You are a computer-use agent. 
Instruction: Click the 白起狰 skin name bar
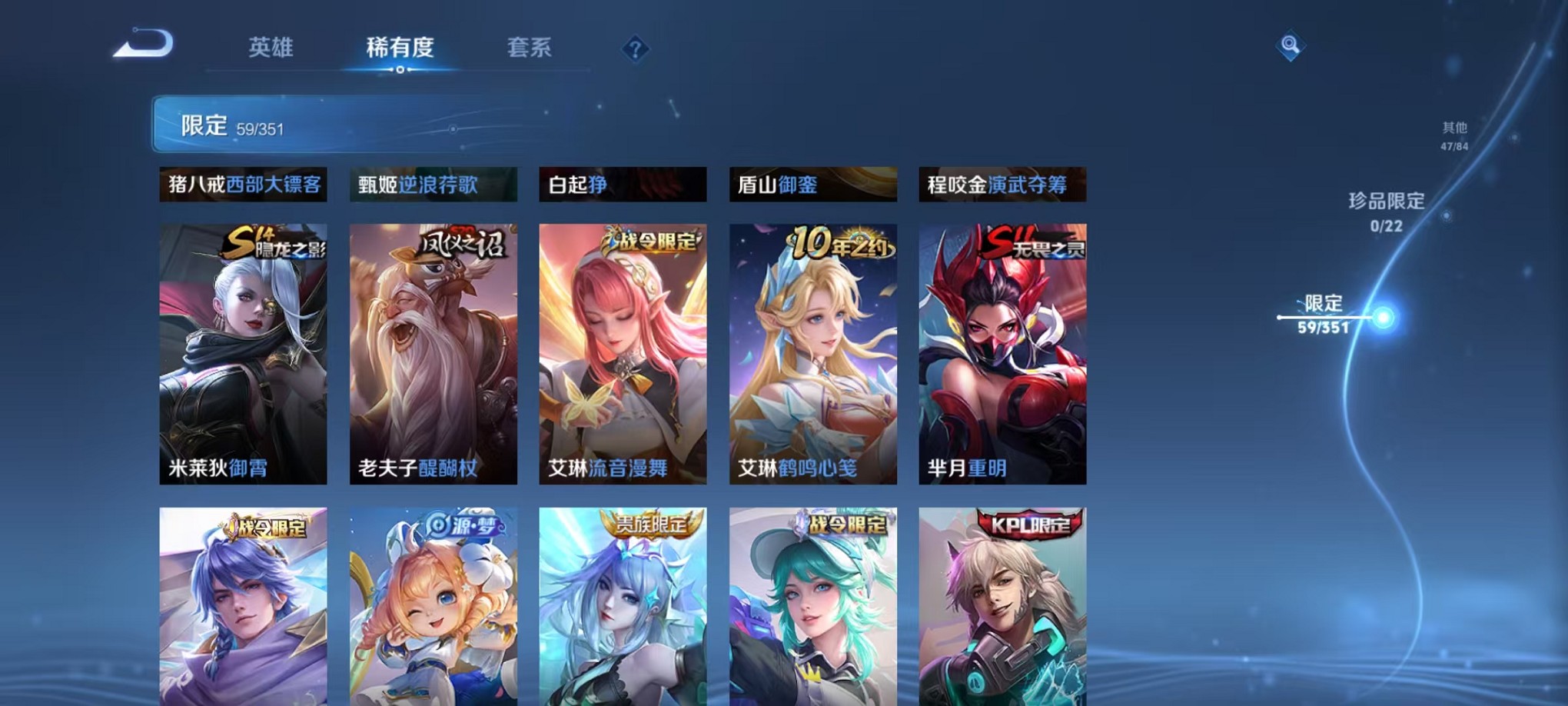point(623,184)
